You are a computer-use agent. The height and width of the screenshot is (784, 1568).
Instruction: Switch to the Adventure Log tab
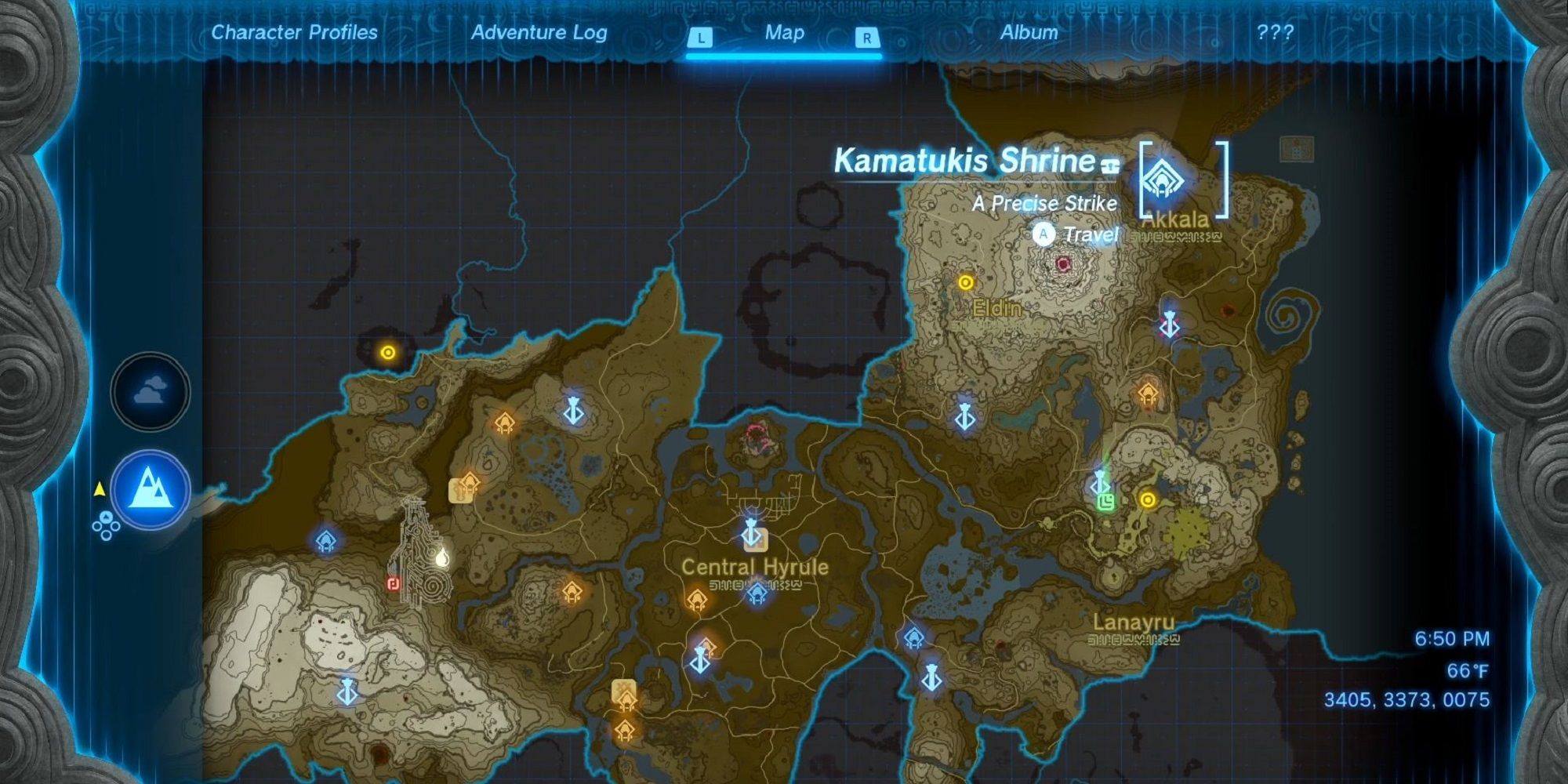coord(538,33)
